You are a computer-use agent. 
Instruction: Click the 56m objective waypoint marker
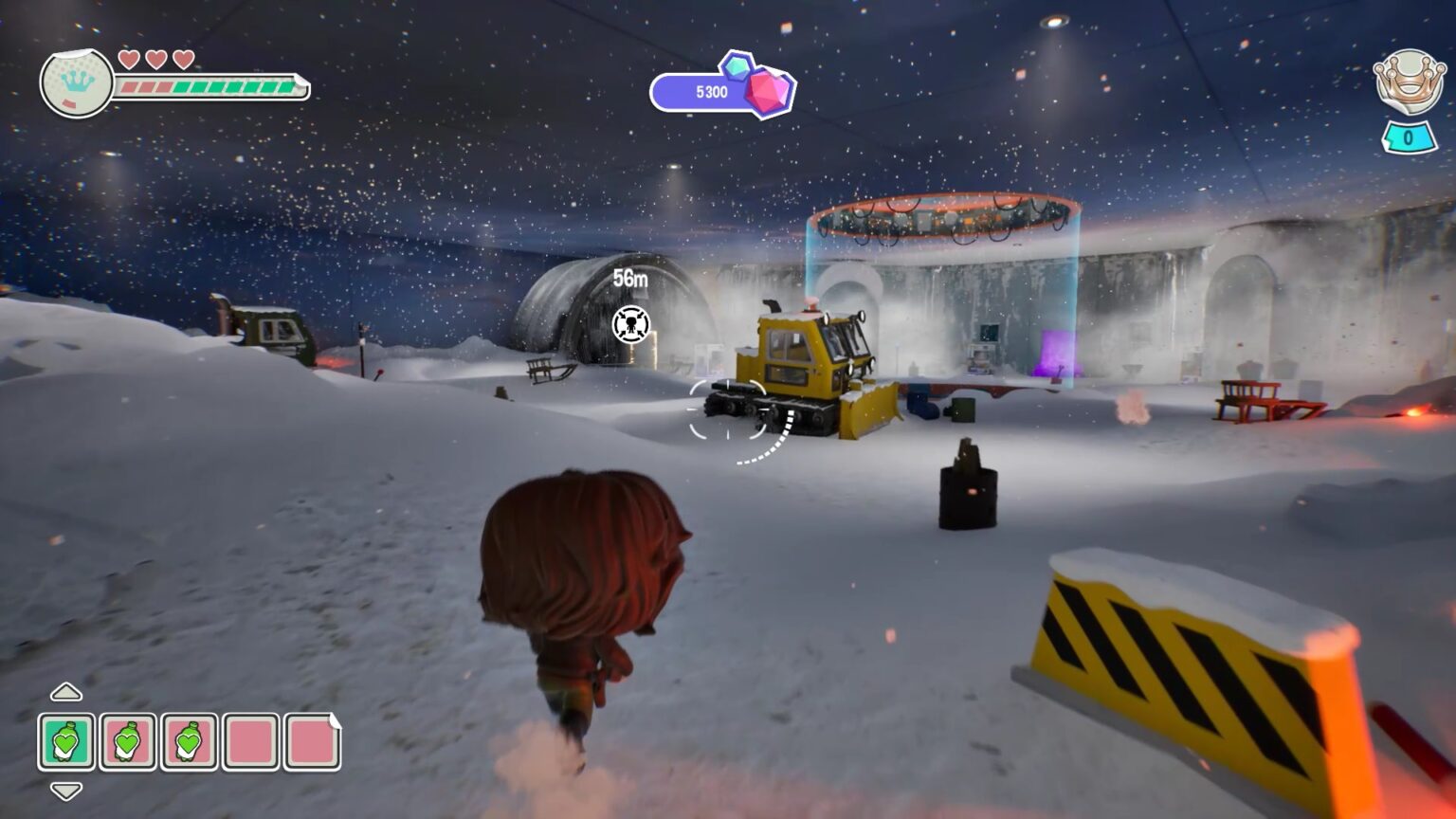pos(631,324)
